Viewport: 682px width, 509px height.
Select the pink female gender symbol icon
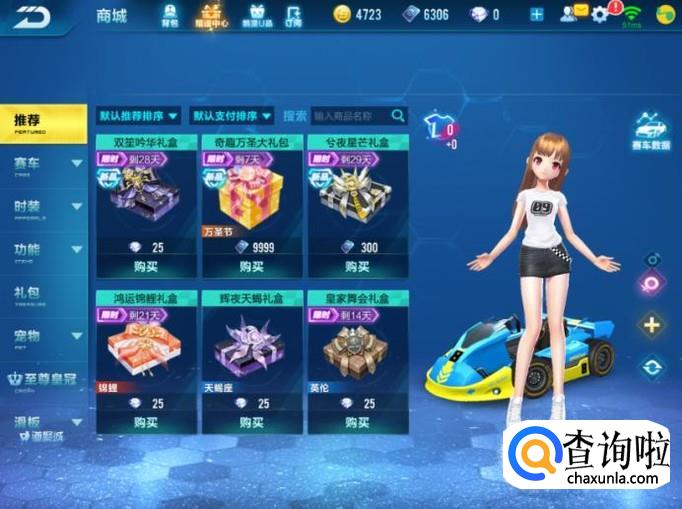pyautogui.click(x=651, y=283)
